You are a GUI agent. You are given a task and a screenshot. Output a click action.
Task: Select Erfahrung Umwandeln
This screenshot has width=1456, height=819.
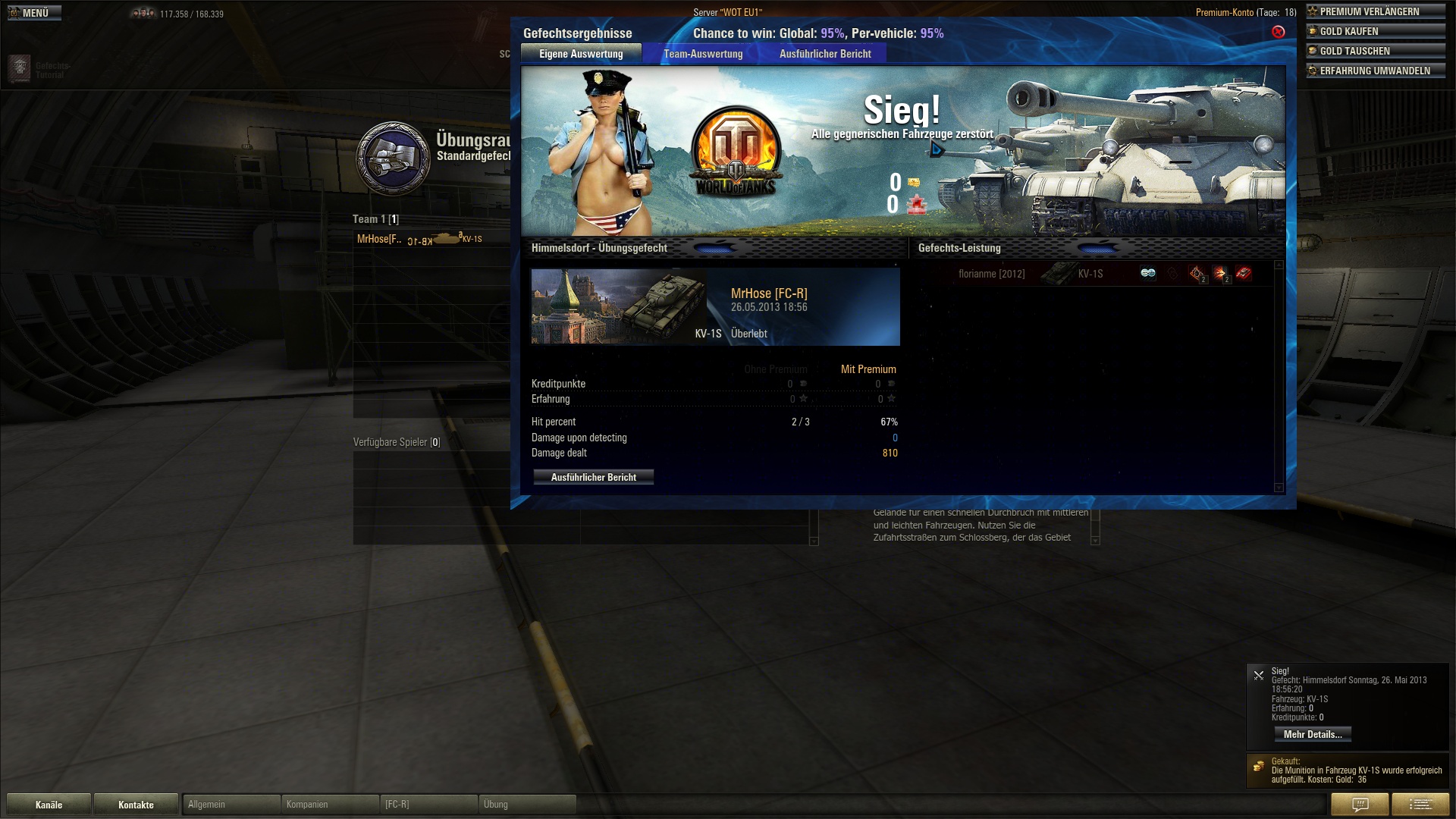(1376, 71)
